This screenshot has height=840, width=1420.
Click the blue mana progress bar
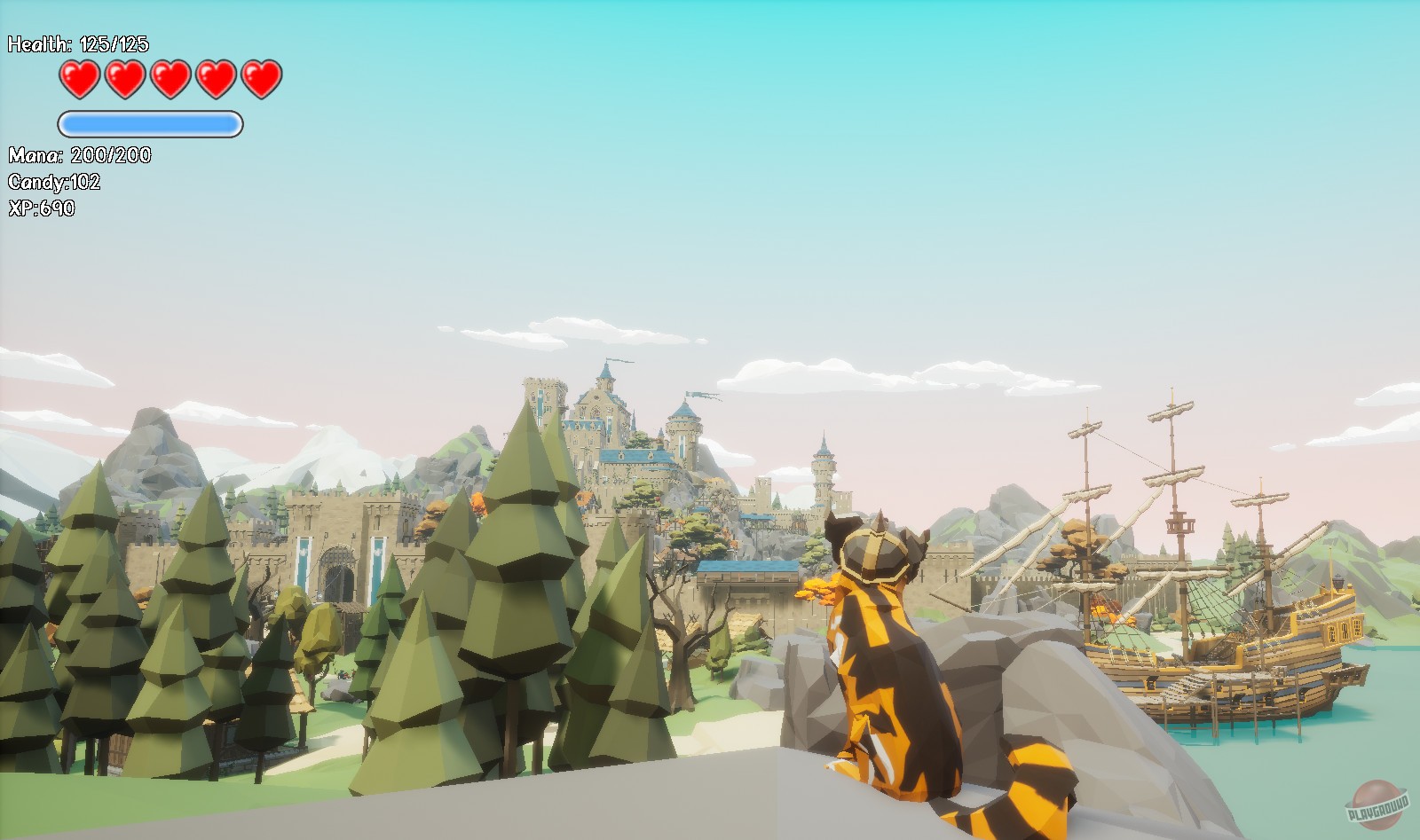point(149,123)
